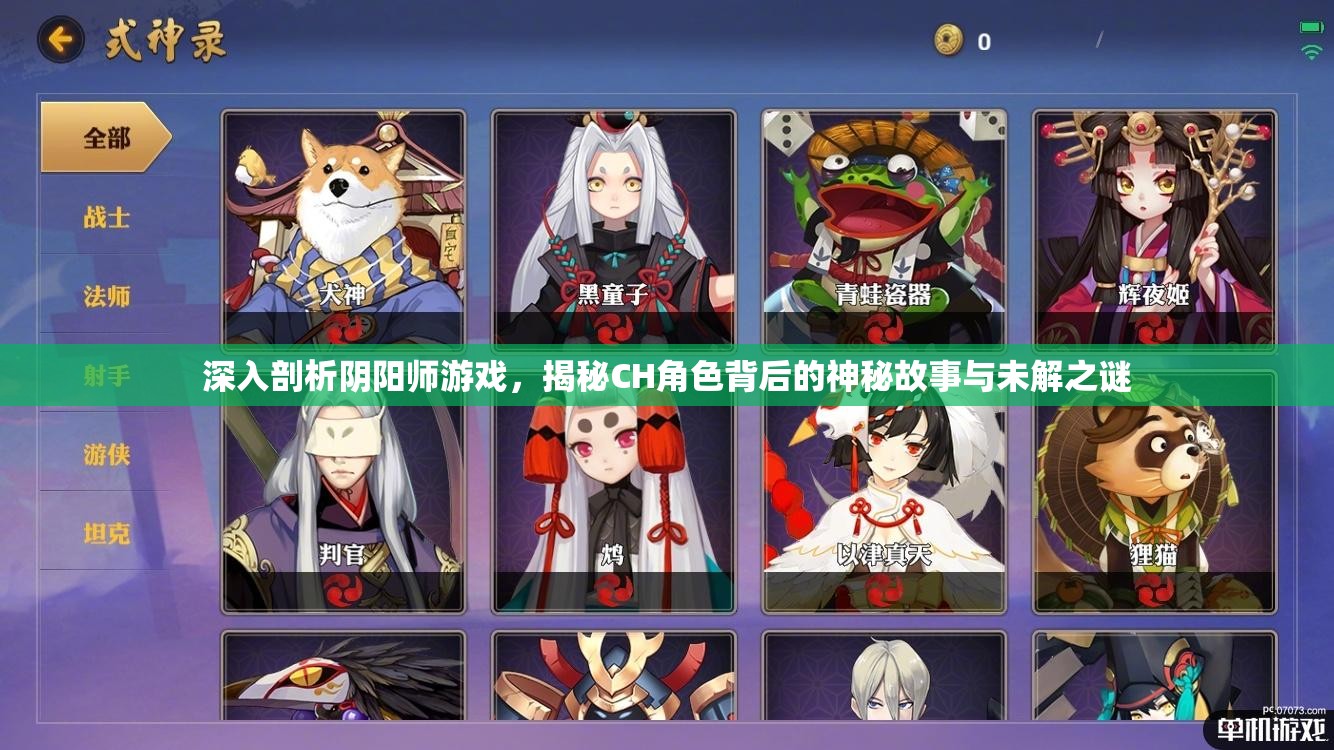Click the red emblem on the 犬神 card
Image resolution: width=1334 pixels, height=750 pixels.
(344, 327)
